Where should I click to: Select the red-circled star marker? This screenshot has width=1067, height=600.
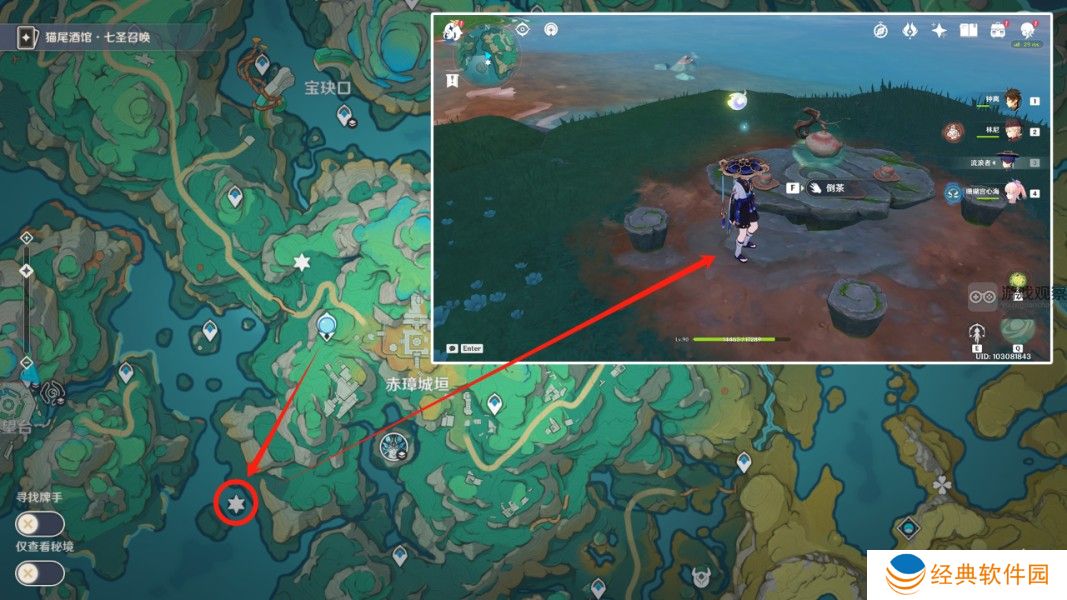coord(236,503)
